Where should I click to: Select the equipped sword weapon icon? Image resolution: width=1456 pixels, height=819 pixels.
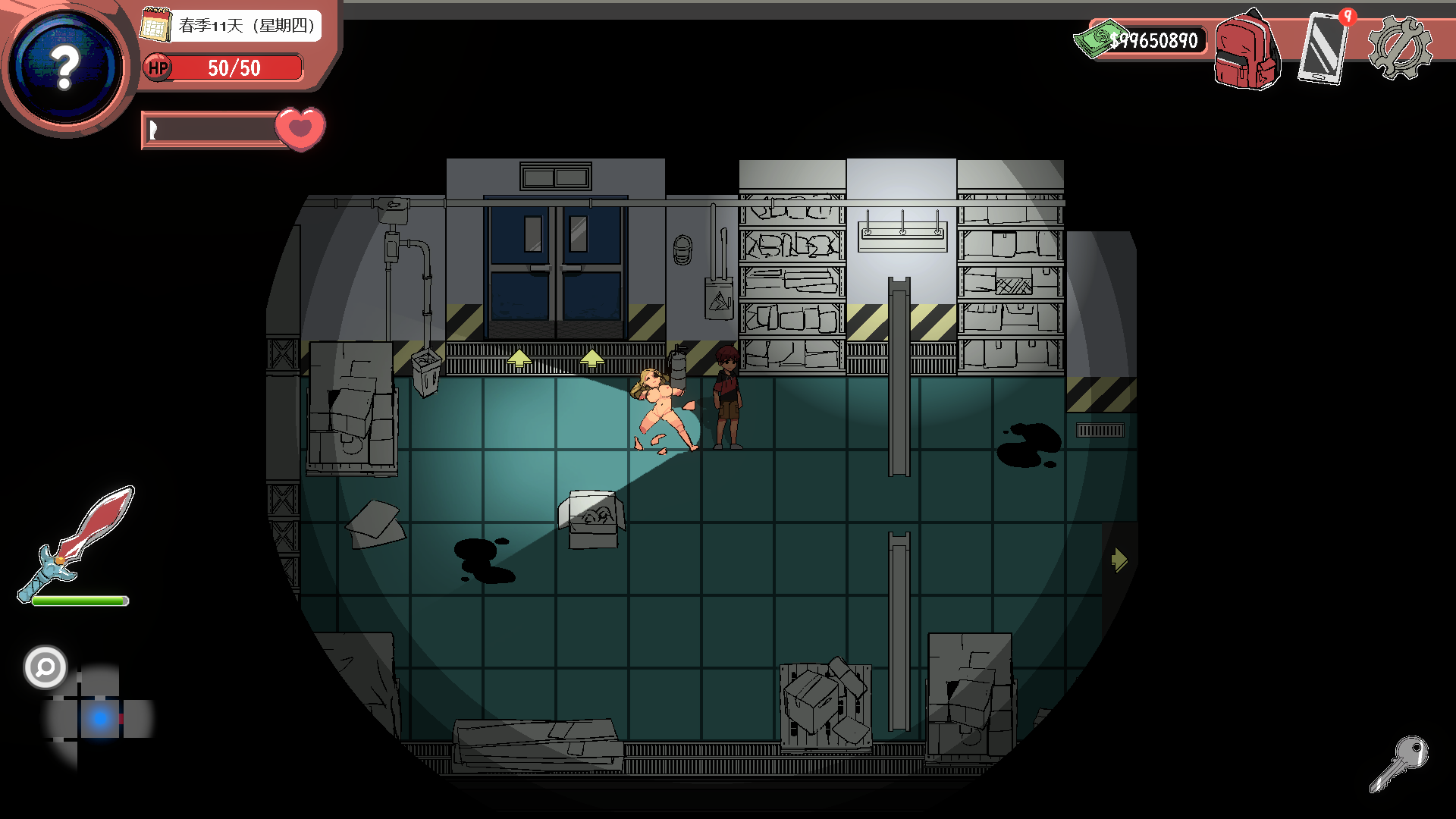pos(77,543)
